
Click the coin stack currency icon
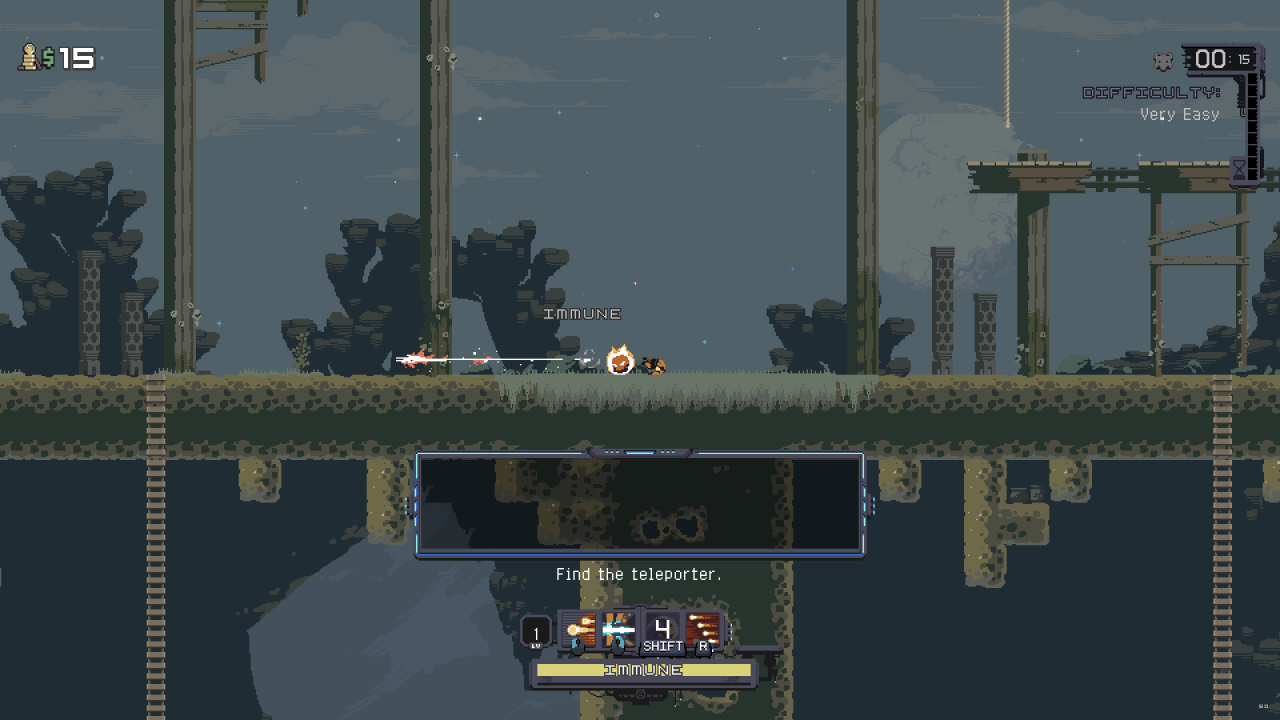tap(27, 58)
